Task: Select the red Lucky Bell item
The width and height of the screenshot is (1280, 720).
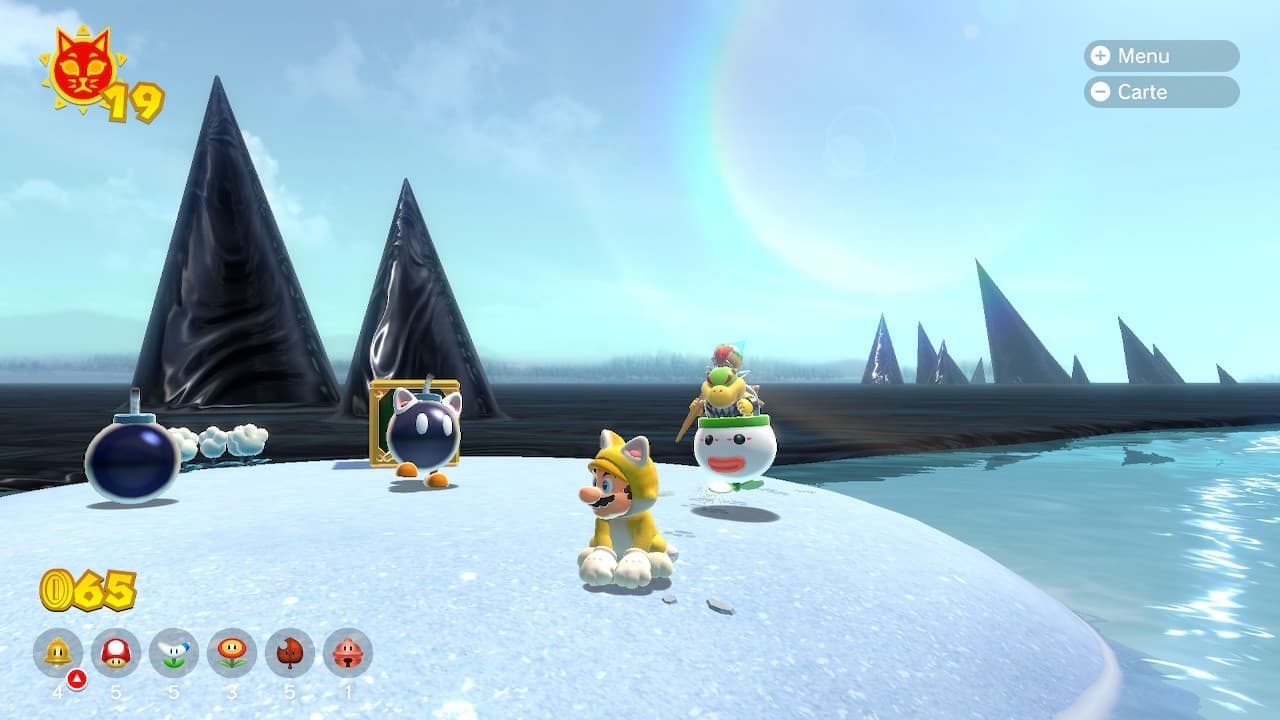Action: click(348, 653)
